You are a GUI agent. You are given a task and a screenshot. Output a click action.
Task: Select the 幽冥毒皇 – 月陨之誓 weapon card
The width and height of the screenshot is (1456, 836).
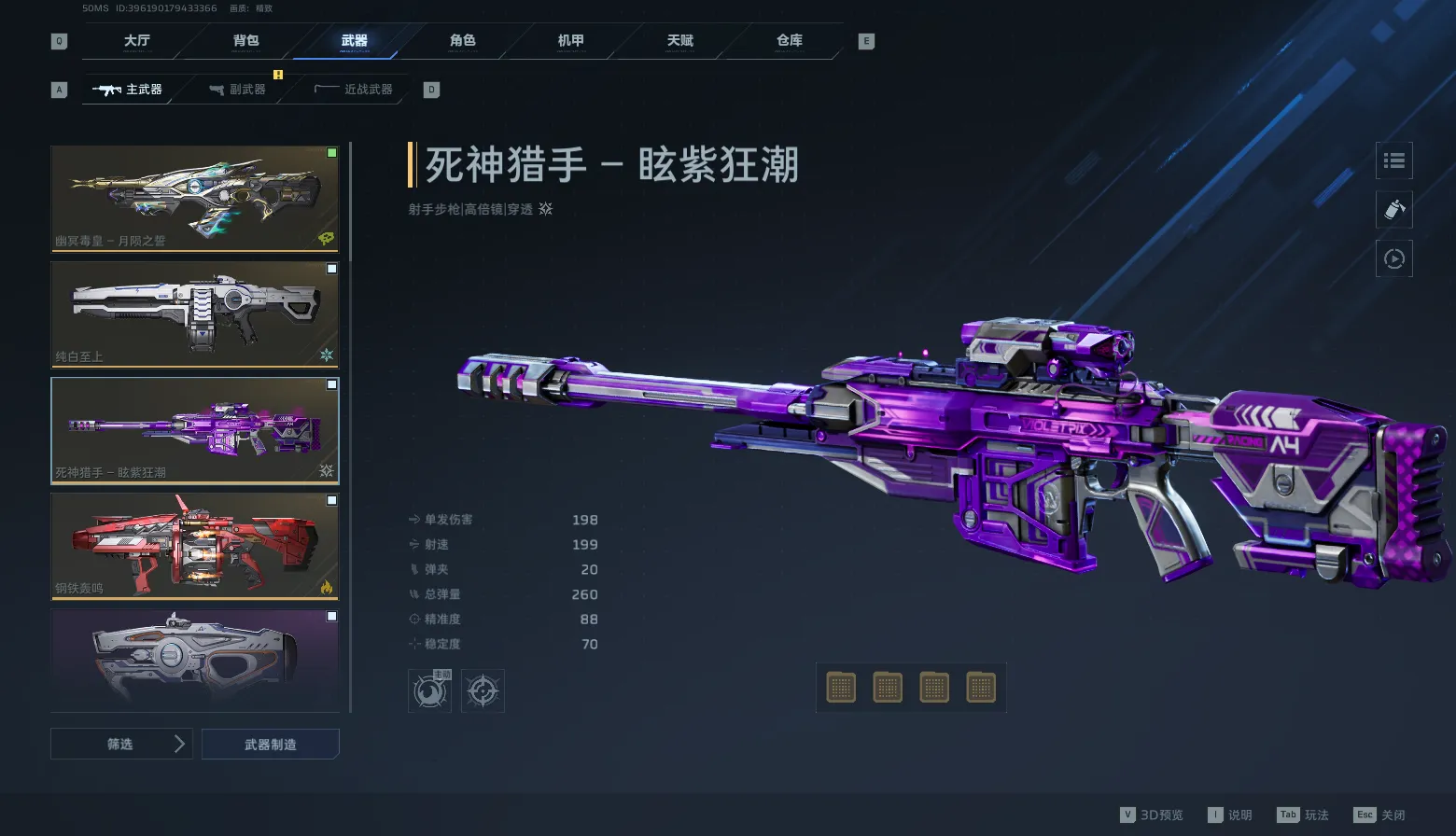point(194,198)
